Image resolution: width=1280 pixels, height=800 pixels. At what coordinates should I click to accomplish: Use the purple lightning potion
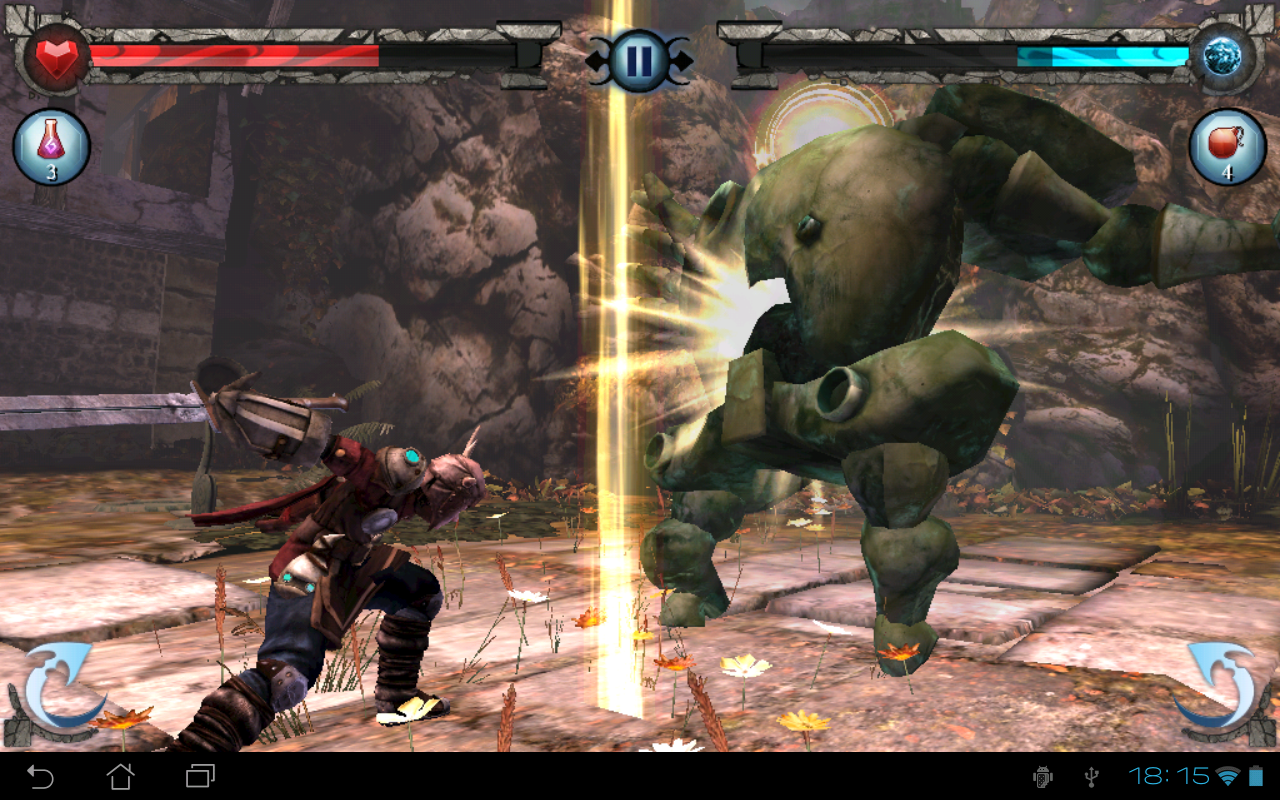click(51, 147)
